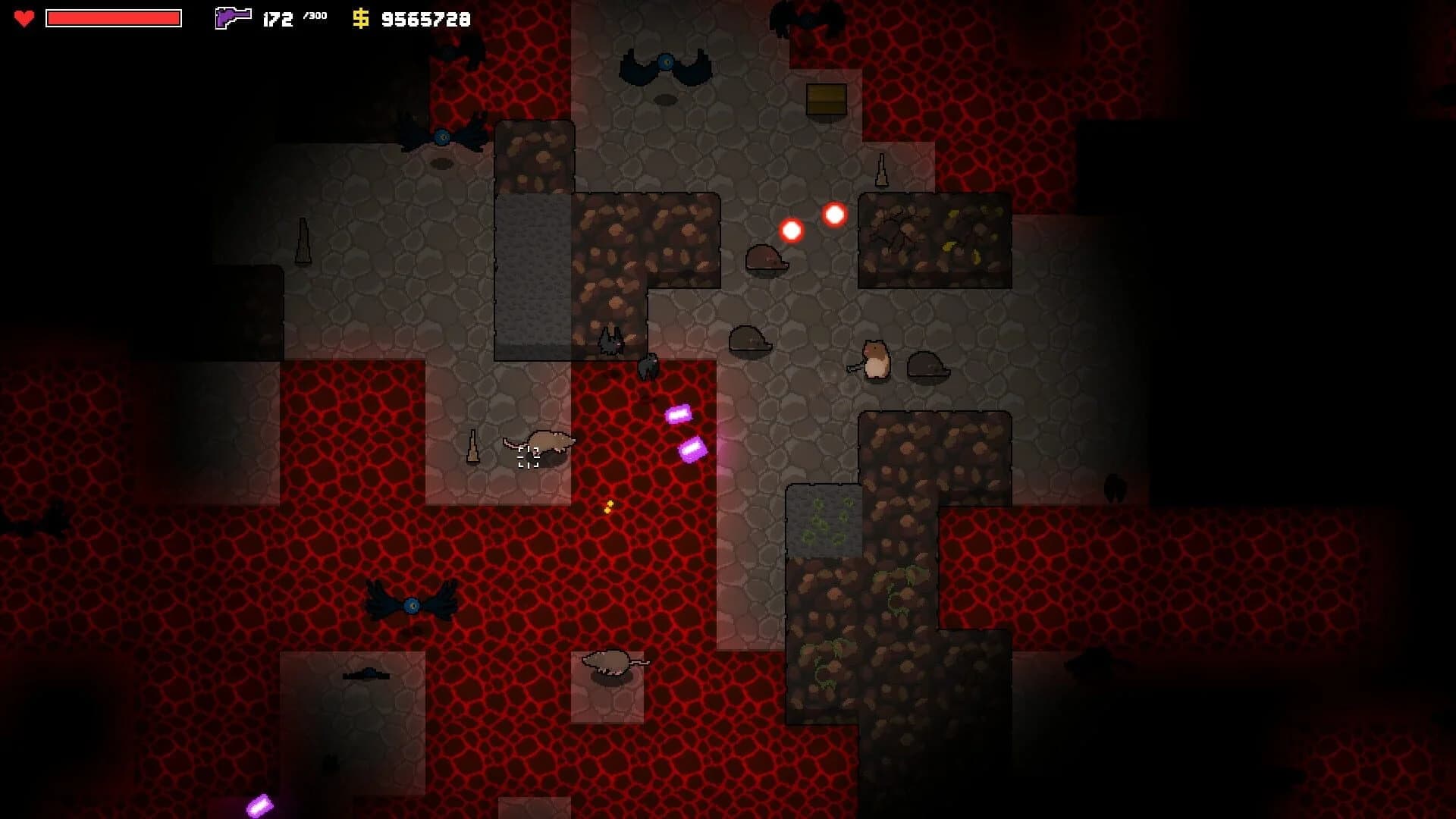1456x819 pixels.
Task: Click the bat at the top-left stone area
Action: click(x=442, y=136)
